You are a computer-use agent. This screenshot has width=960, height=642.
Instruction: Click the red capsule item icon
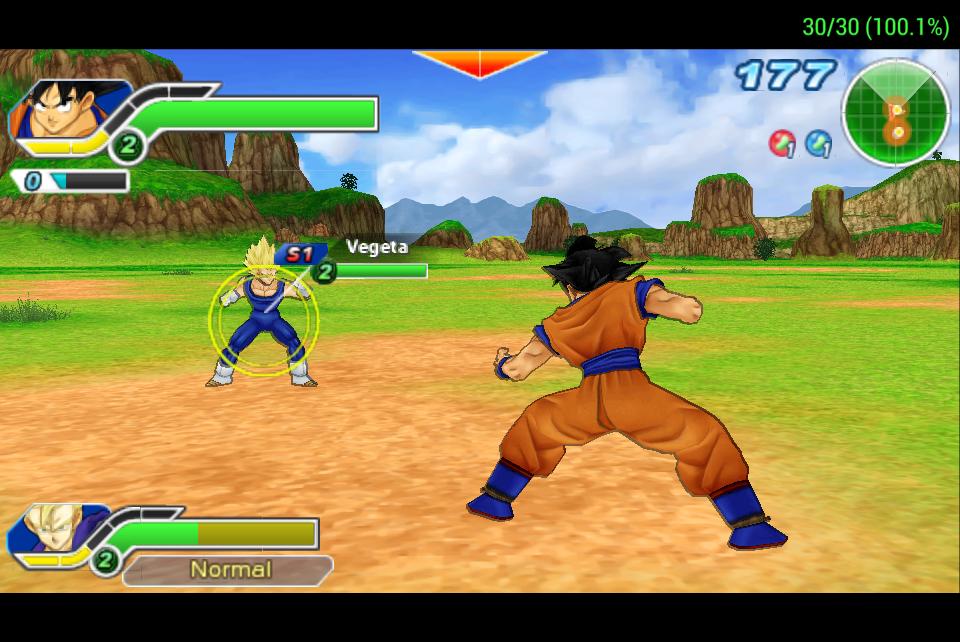coord(781,143)
